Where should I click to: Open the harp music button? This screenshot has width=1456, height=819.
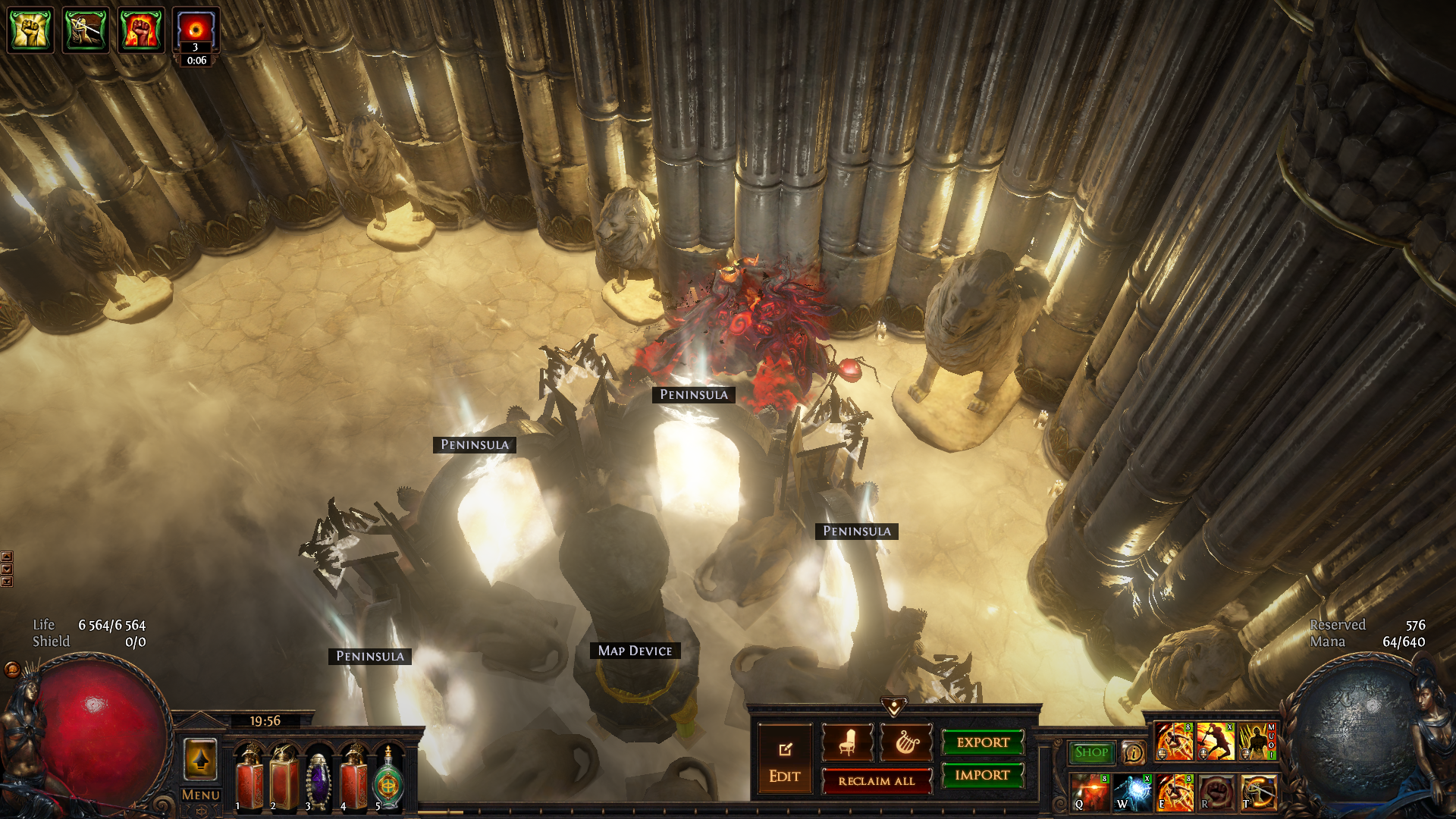(906, 742)
